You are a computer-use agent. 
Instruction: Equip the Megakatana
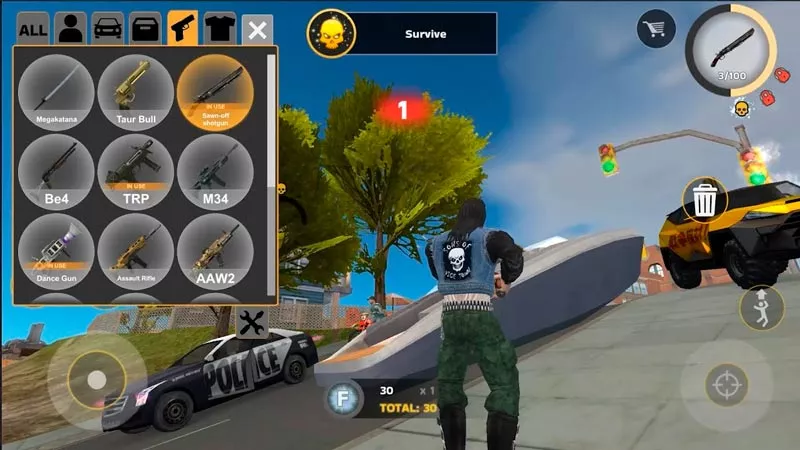57,90
